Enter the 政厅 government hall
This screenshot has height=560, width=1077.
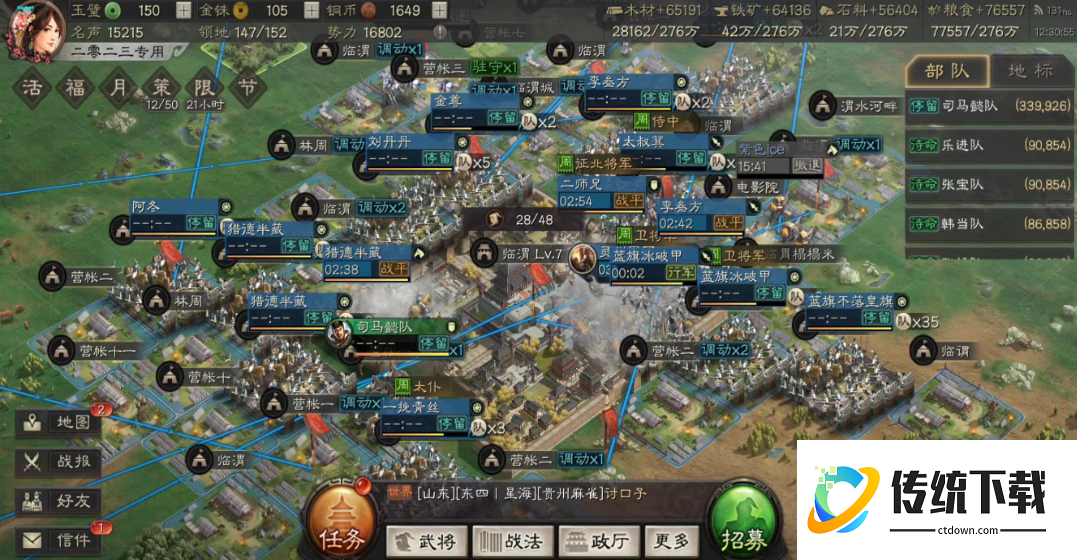[x=598, y=541]
